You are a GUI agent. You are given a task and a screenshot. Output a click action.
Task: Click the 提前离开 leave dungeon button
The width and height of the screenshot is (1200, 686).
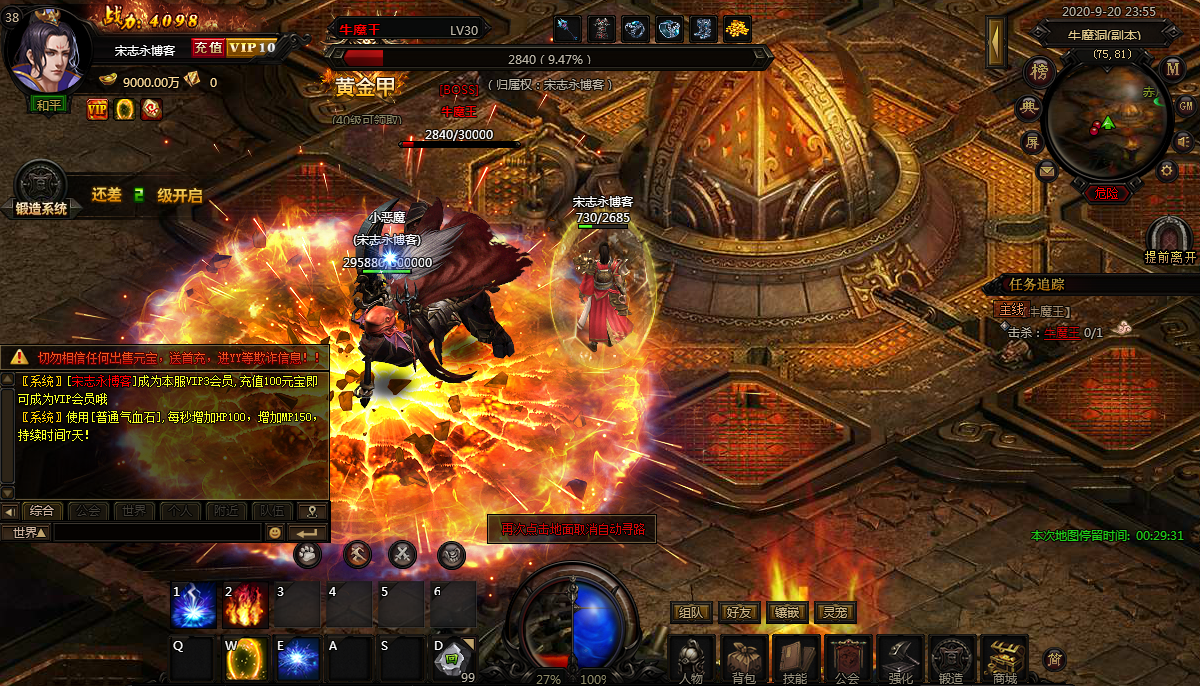(x=1170, y=240)
